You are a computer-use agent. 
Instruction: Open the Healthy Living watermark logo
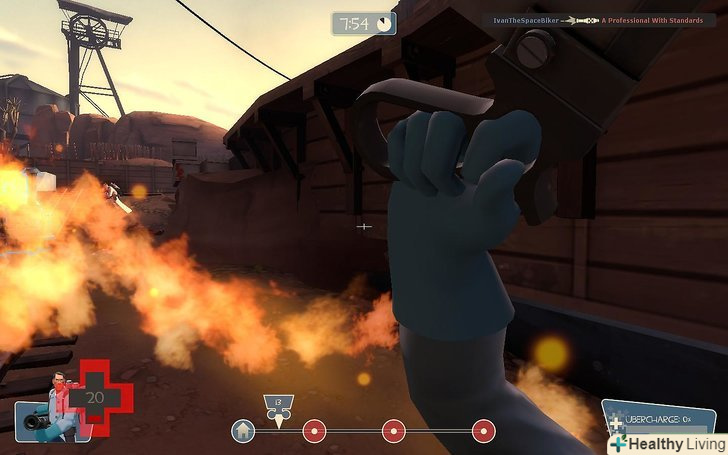[x=666, y=442]
